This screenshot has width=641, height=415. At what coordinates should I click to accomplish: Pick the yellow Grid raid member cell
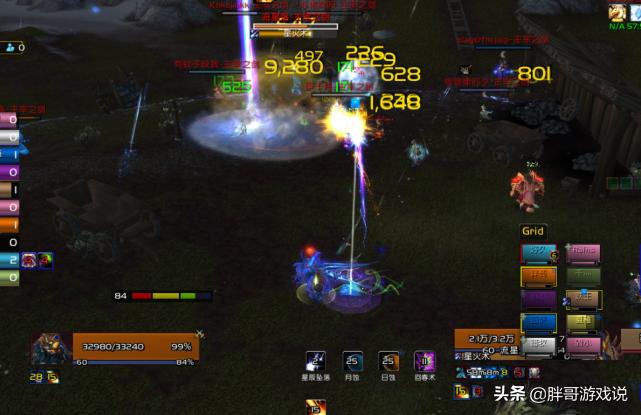point(583,322)
